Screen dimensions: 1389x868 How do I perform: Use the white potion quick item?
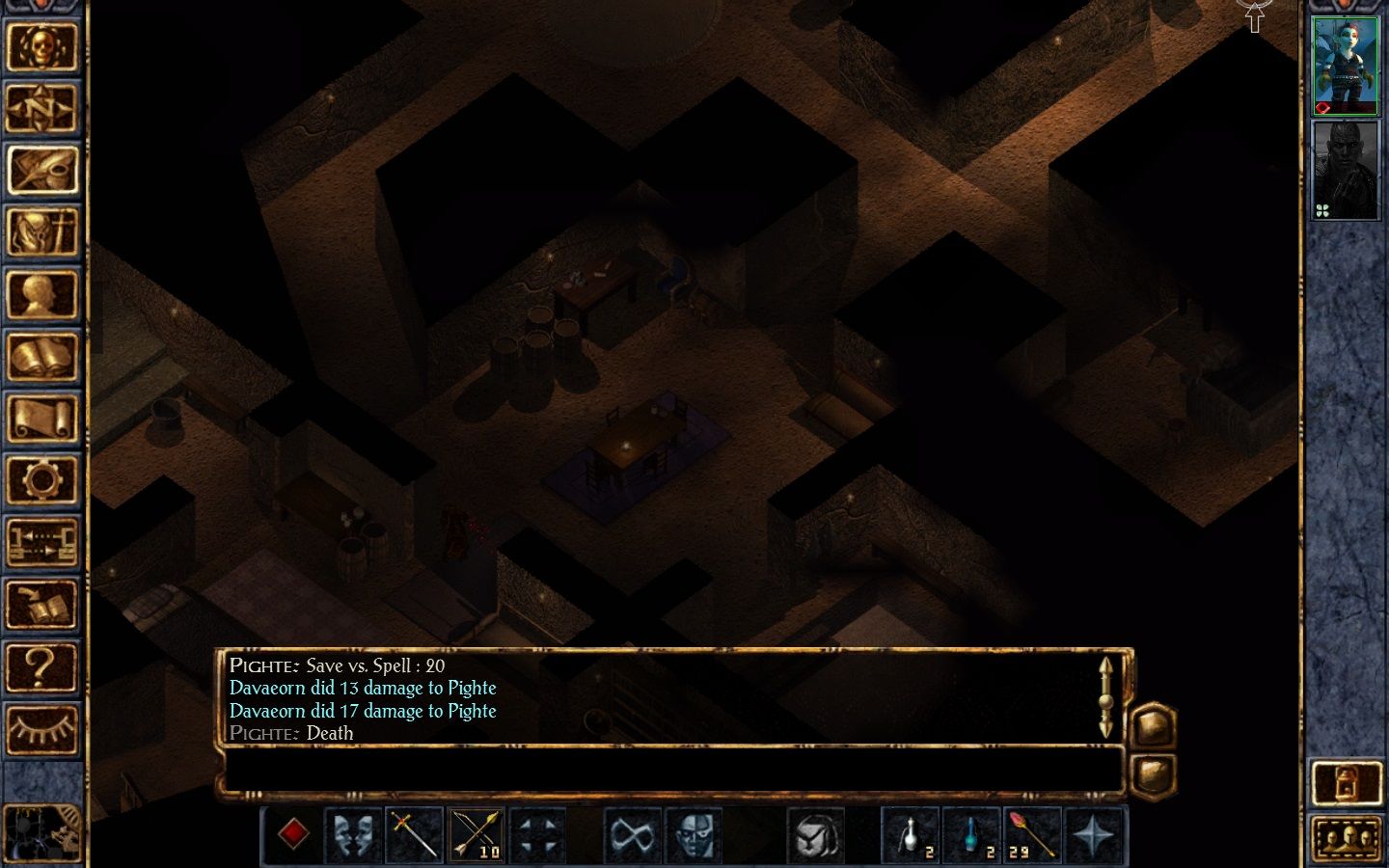tap(911, 834)
